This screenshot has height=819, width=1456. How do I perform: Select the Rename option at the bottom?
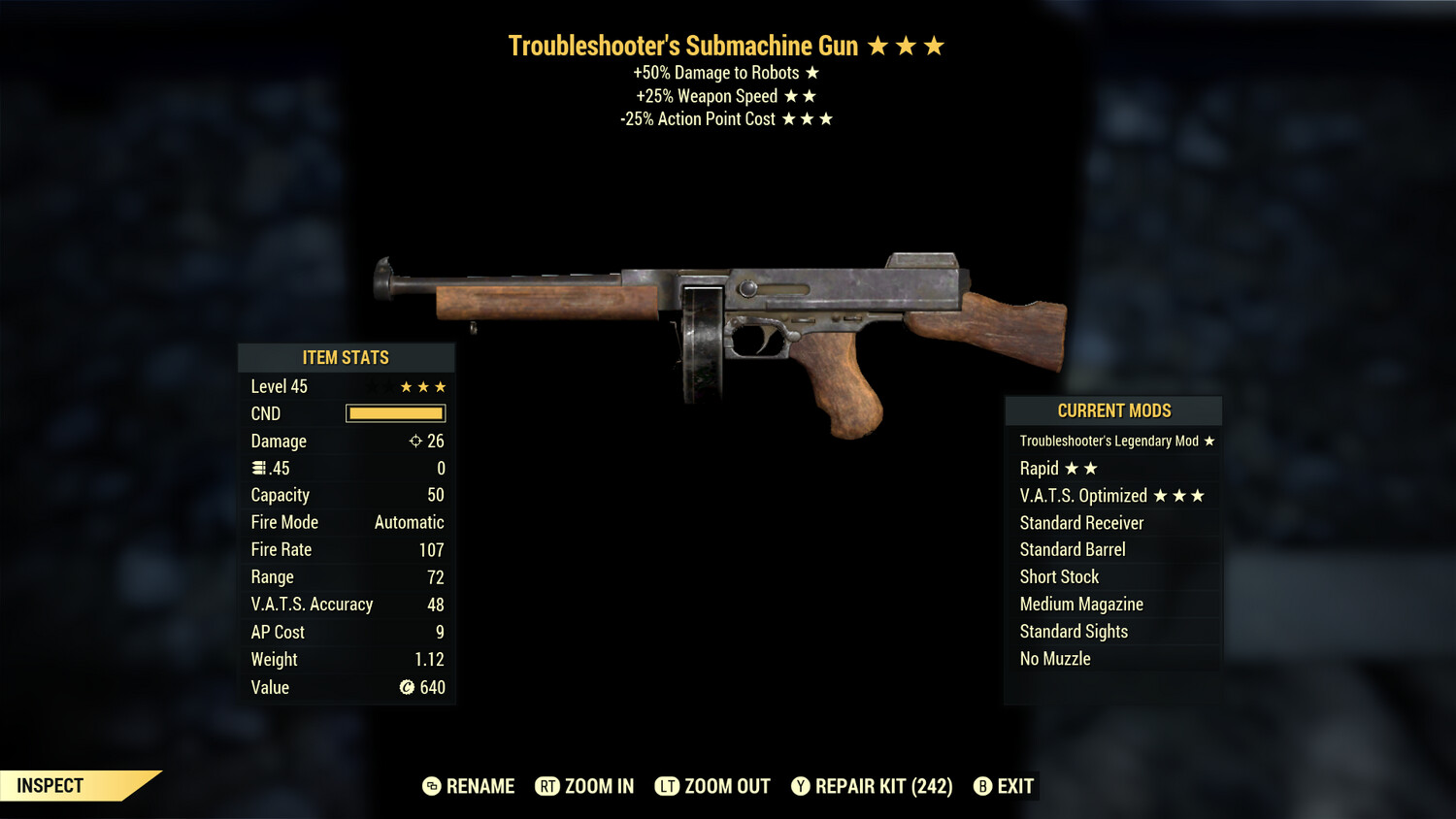(x=479, y=786)
